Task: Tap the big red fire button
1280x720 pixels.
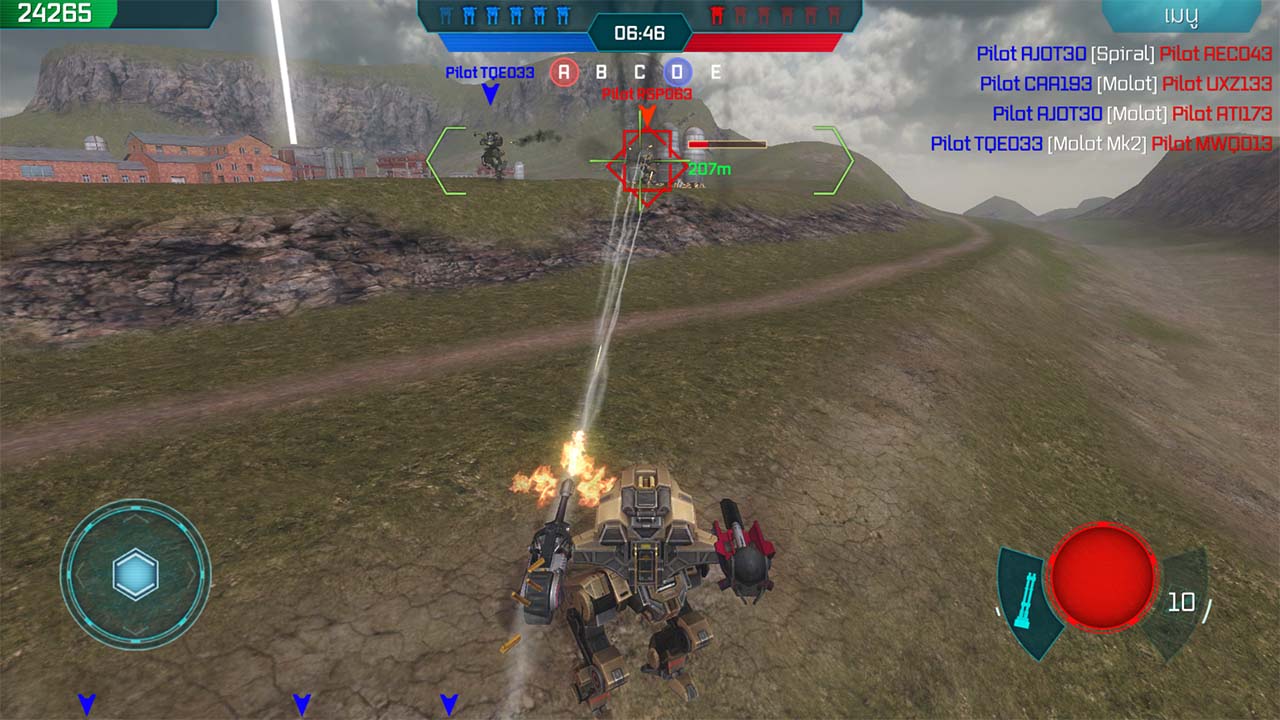Action: point(1102,577)
